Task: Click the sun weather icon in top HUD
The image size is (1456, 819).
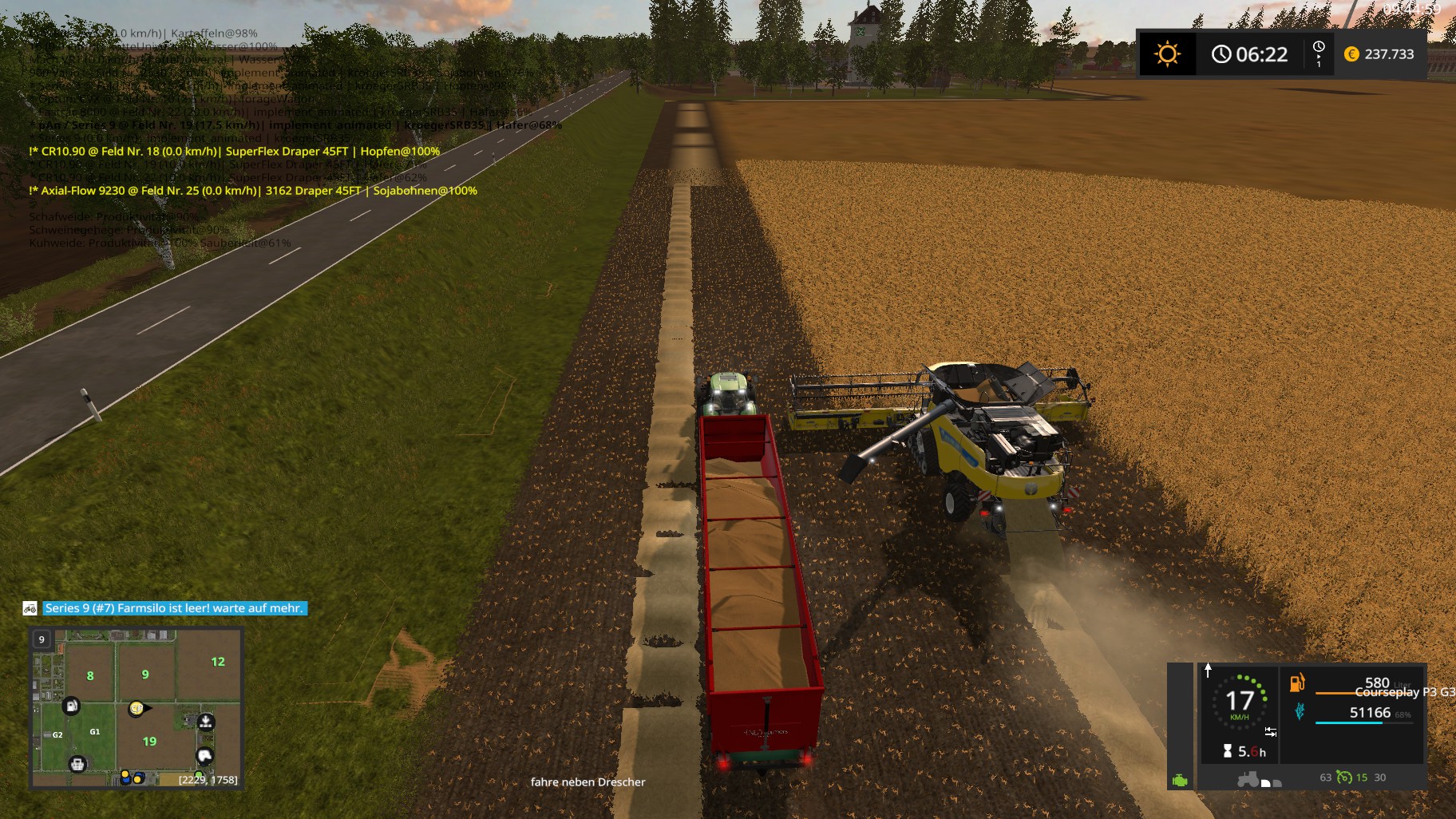Action: [1168, 54]
